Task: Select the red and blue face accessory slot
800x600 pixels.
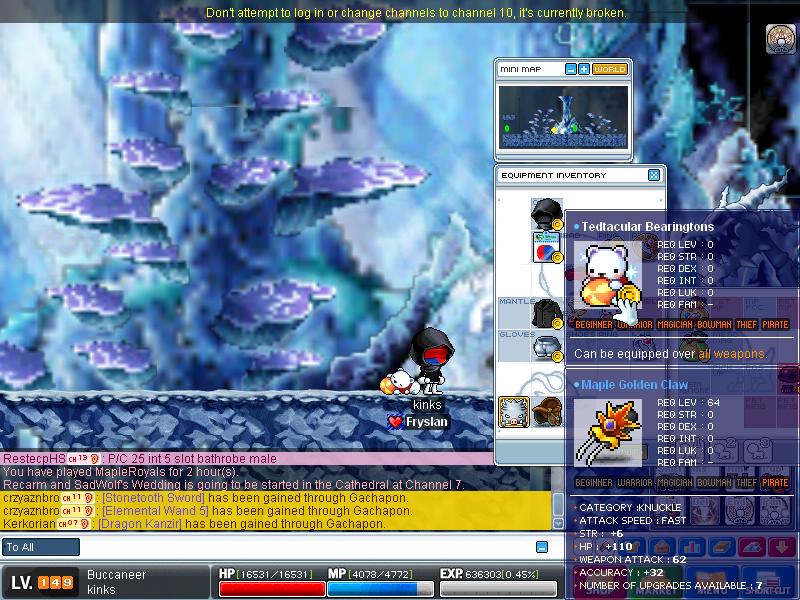Action: (x=546, y=247)
